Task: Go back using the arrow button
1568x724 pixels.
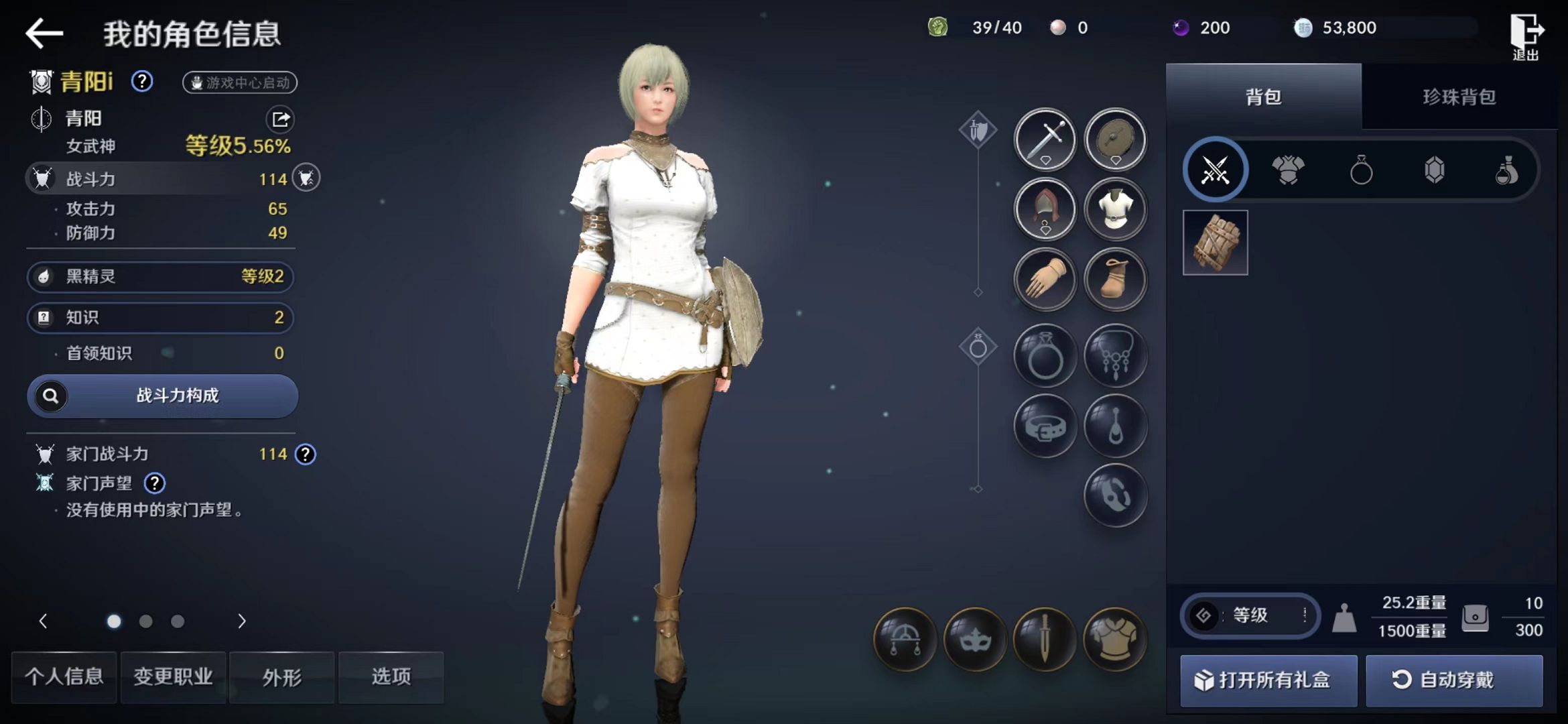Action: pos(44,34)
